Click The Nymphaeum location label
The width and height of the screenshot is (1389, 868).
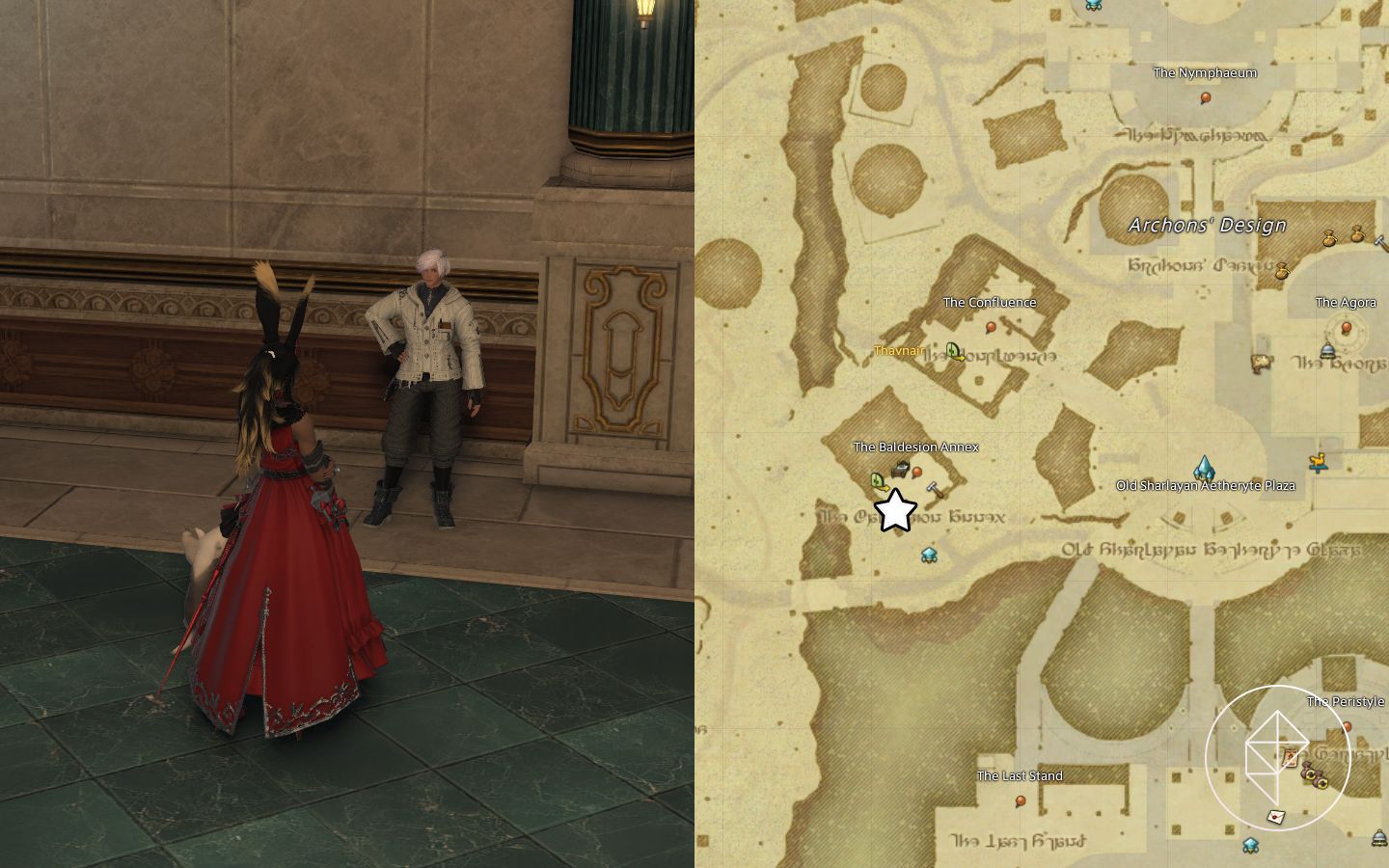(x=1206, y=72)
